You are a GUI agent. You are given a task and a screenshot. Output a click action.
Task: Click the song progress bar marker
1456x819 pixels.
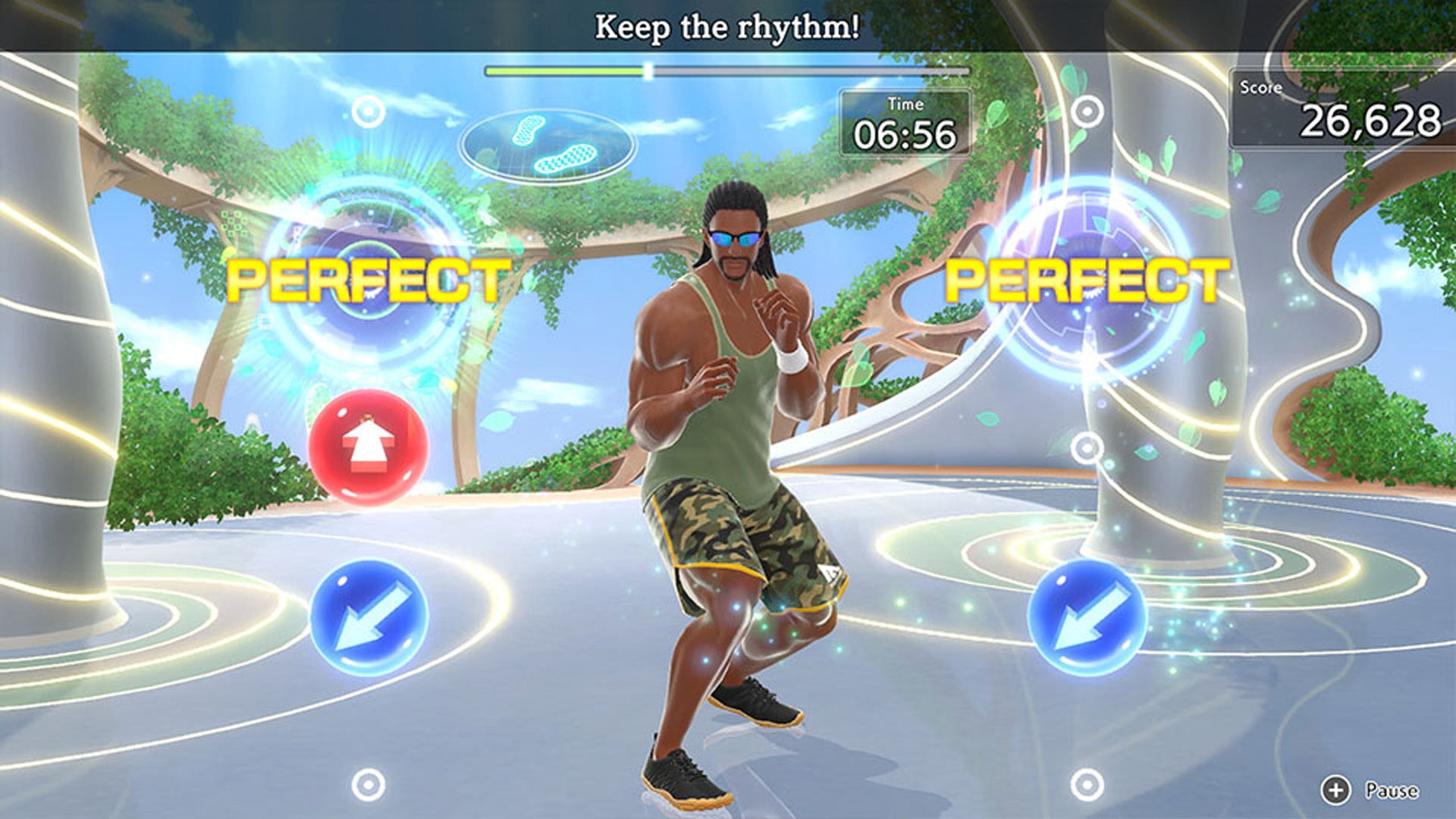click(x=647, y=70)
